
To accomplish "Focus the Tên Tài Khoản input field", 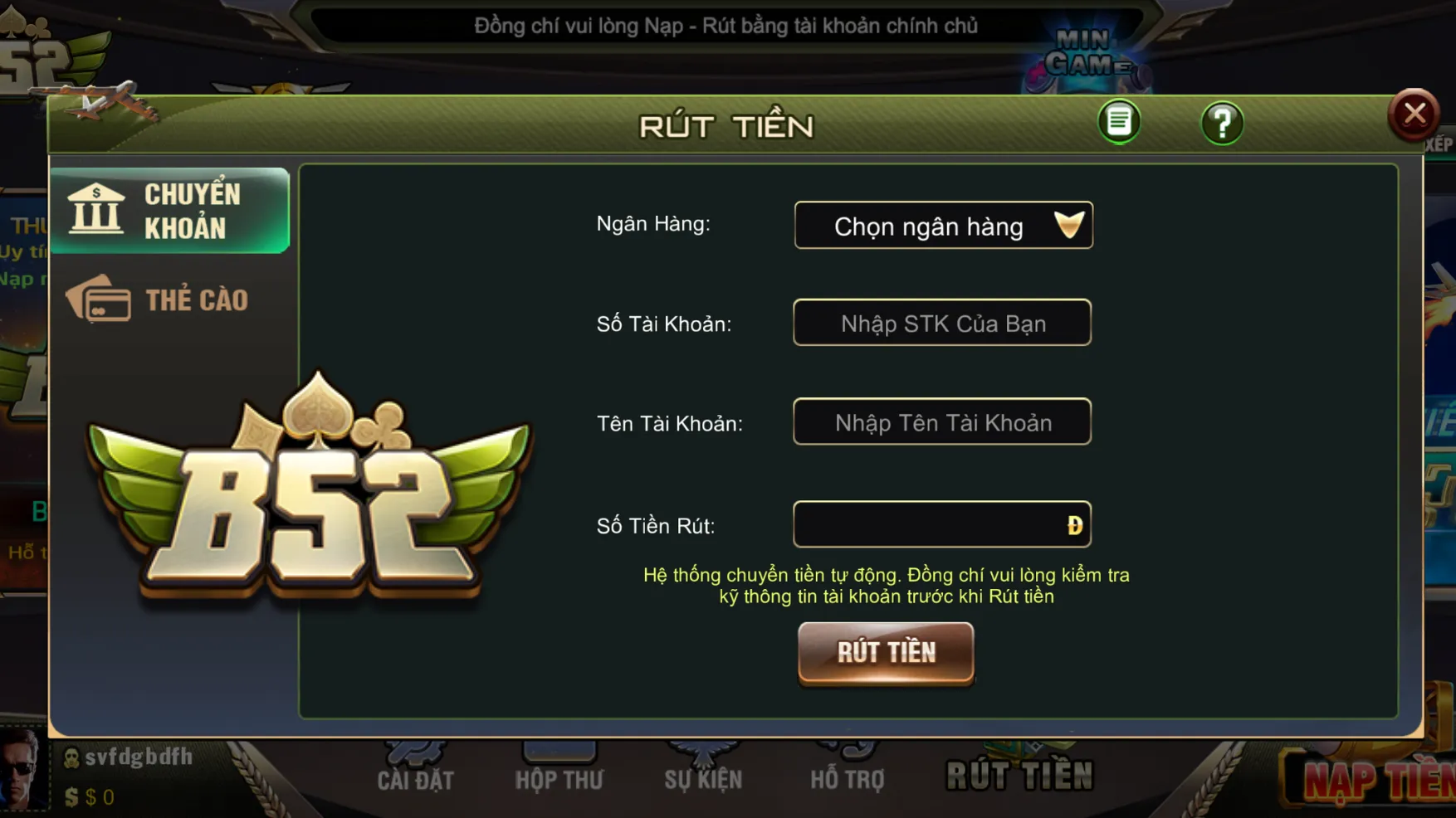I will (x=942, y=422).
